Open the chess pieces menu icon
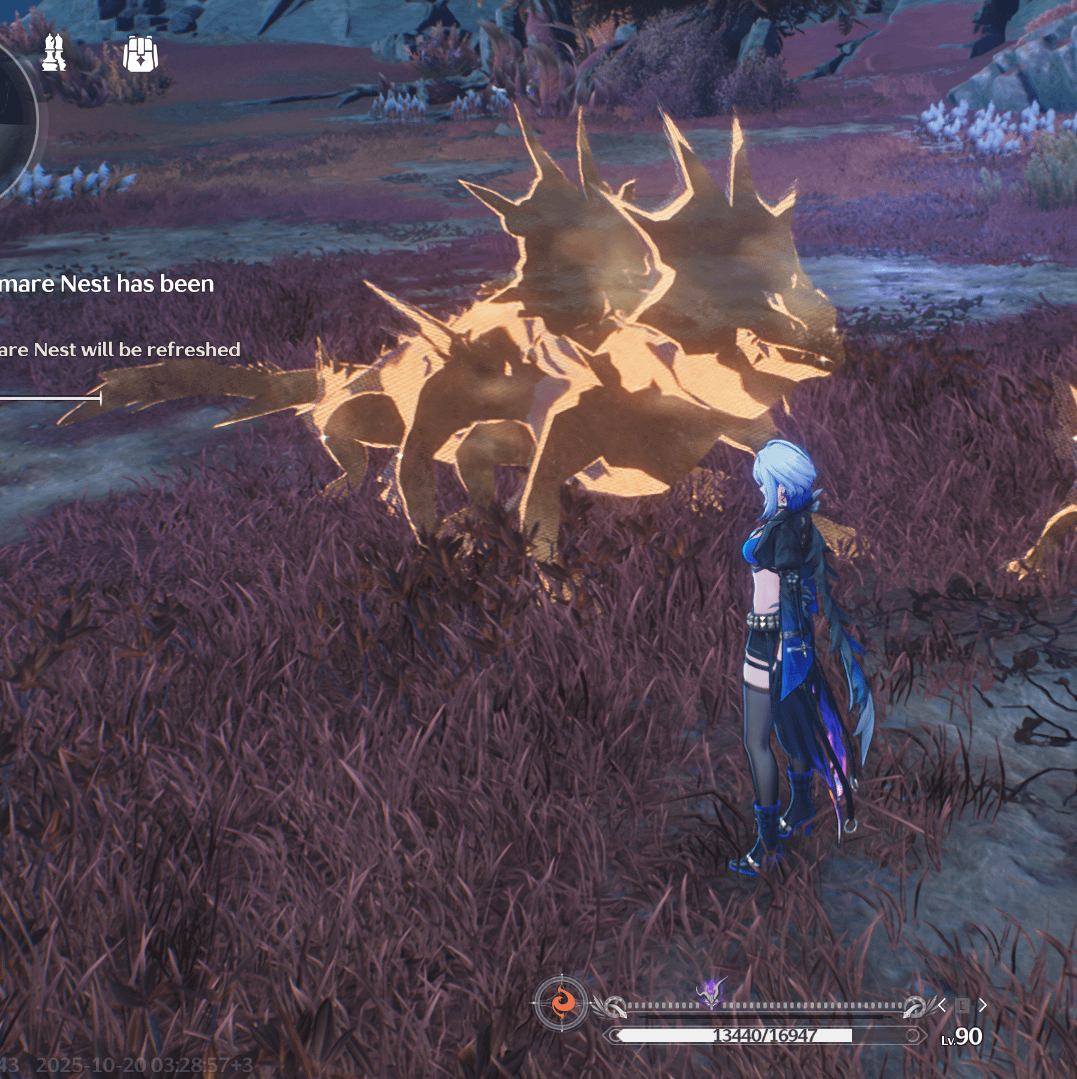The height and width of the screenshot is (1079, 1077). click(54, 53)
